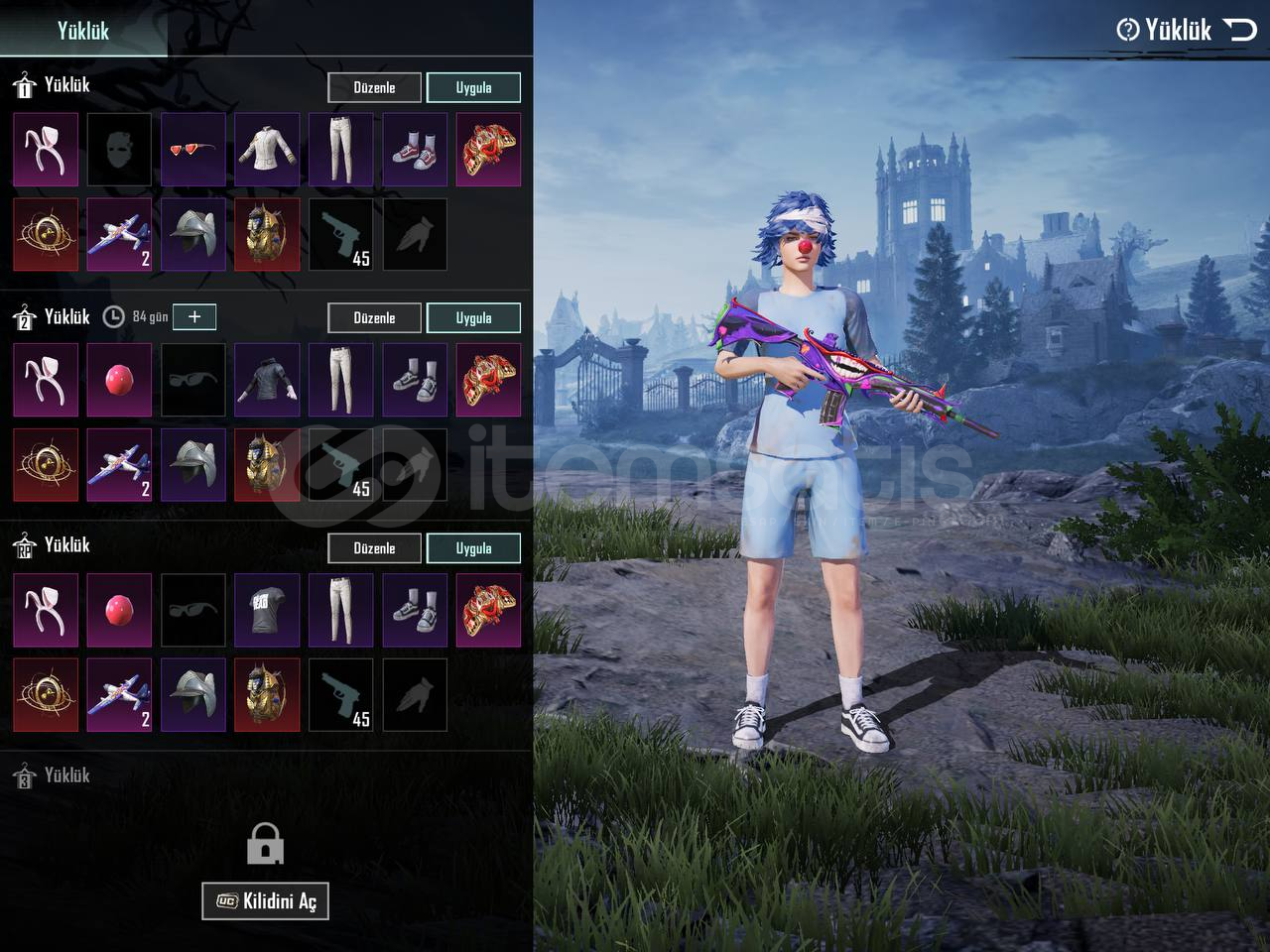Extend duration with the plus button

(194, 316)
